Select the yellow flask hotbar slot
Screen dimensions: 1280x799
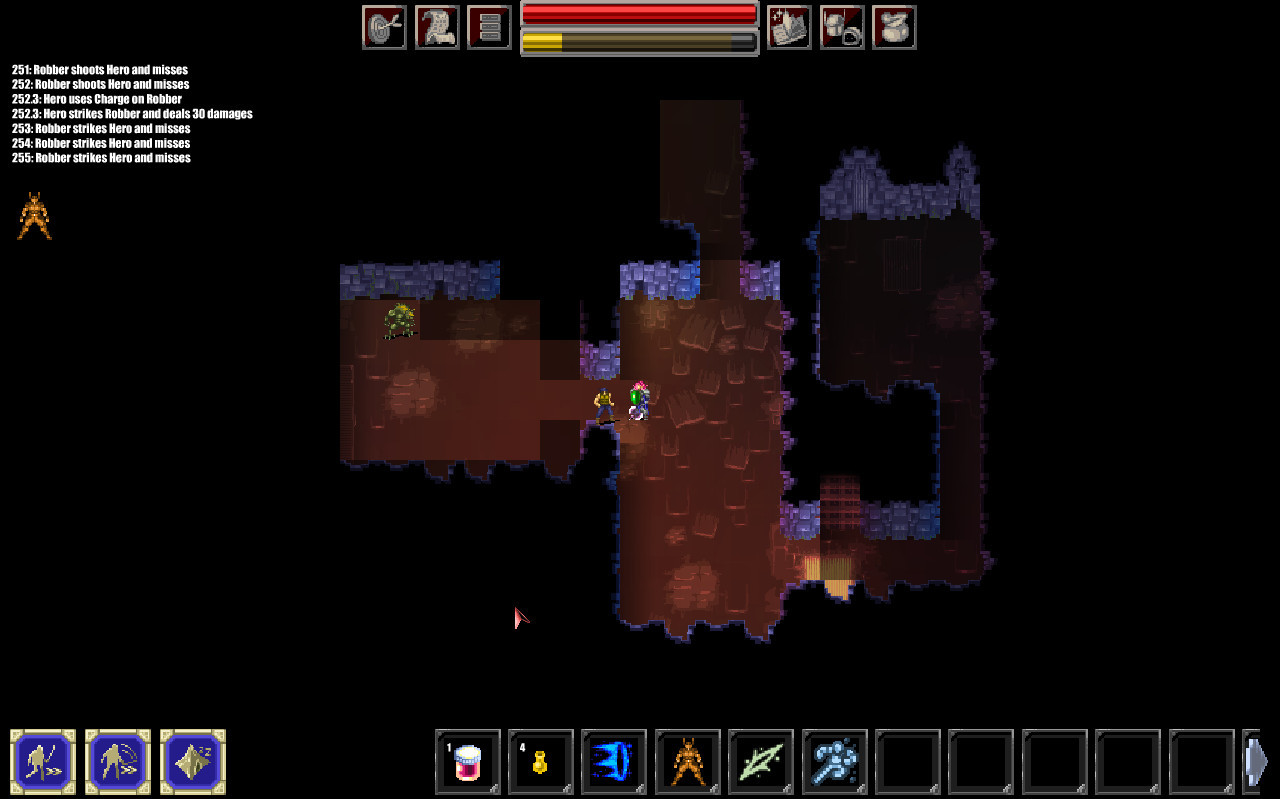541,762
